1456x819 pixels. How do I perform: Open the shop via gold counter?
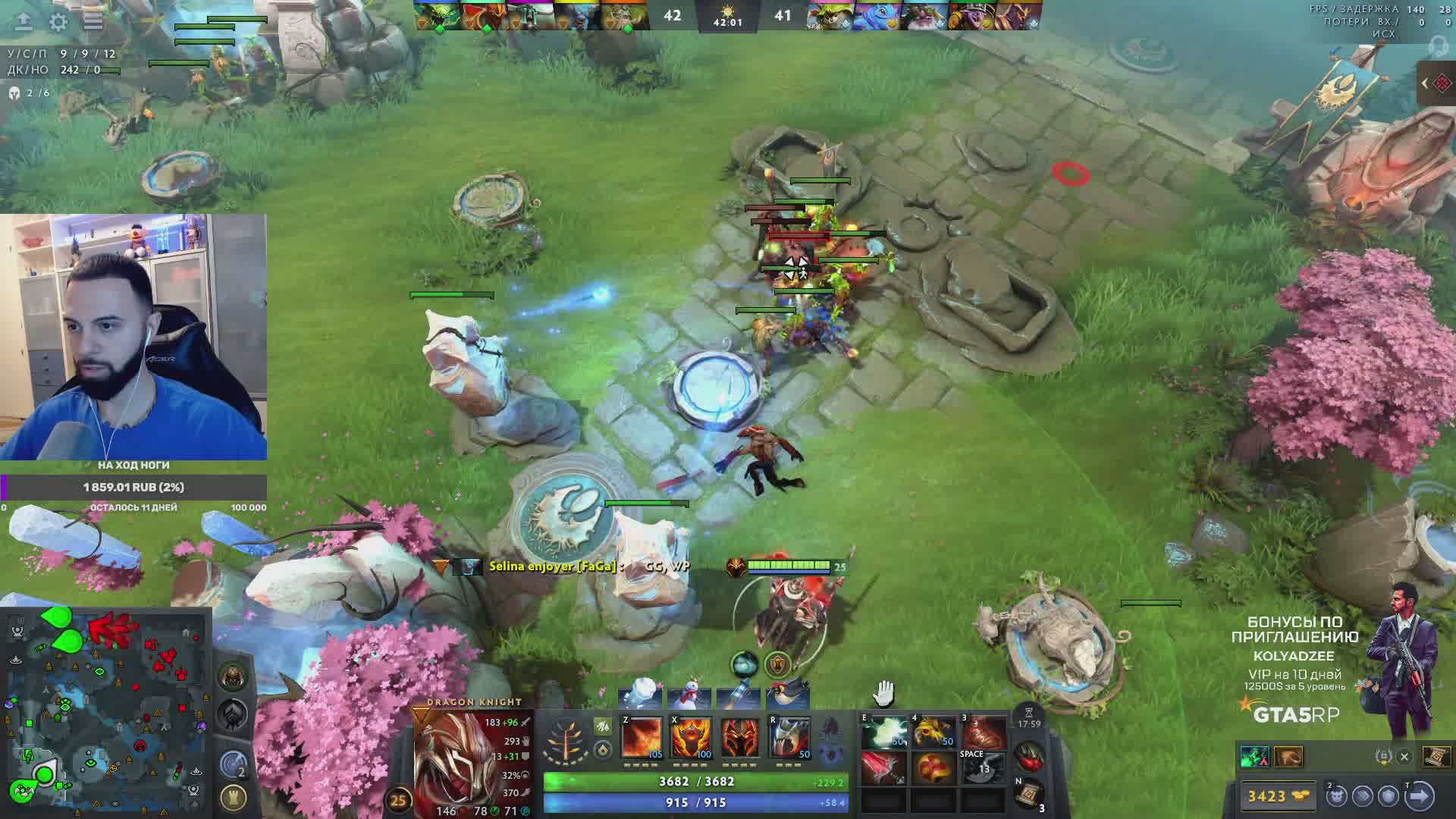[x=1277, y=795]
